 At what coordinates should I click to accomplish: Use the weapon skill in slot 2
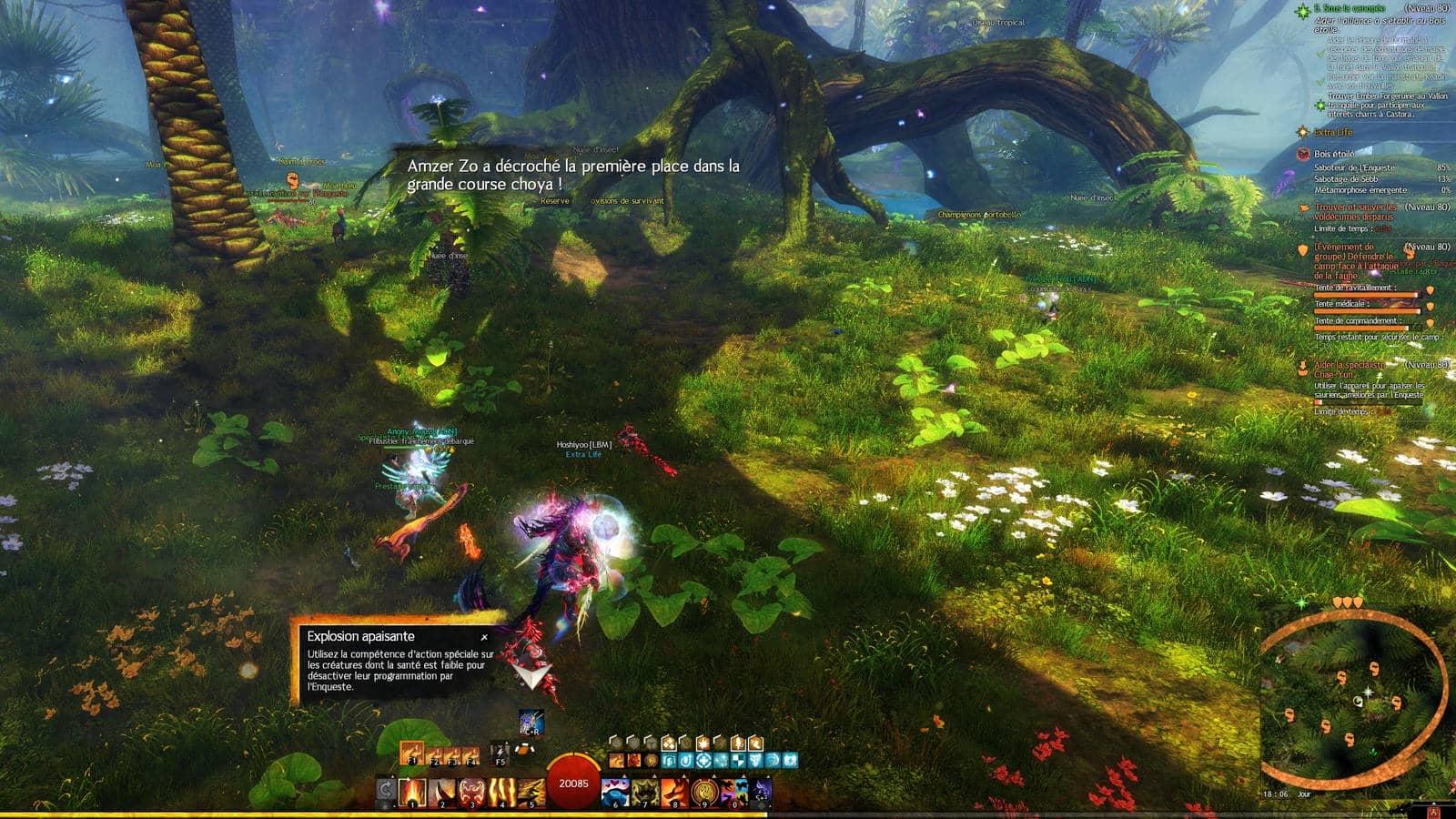(x=443, y=792)
